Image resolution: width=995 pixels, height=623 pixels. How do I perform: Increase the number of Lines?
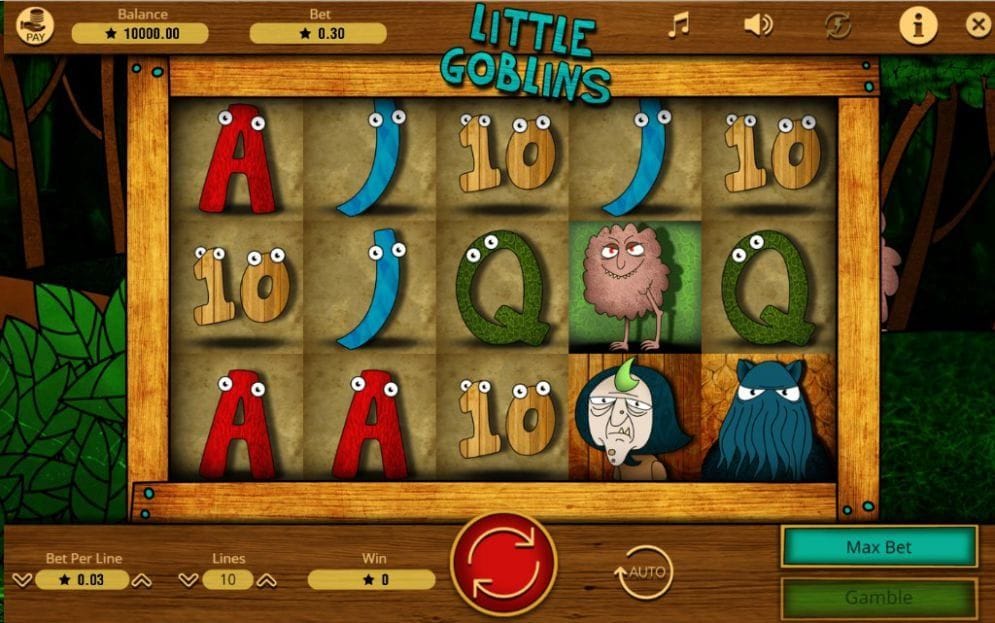[x=267, y=580]
